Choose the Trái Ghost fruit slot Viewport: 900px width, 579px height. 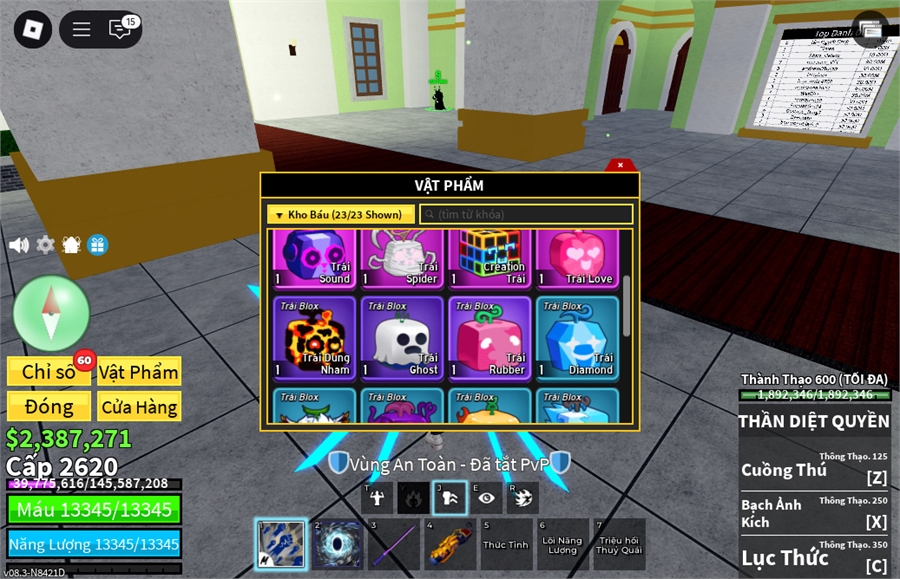click(x=402, y=338)
